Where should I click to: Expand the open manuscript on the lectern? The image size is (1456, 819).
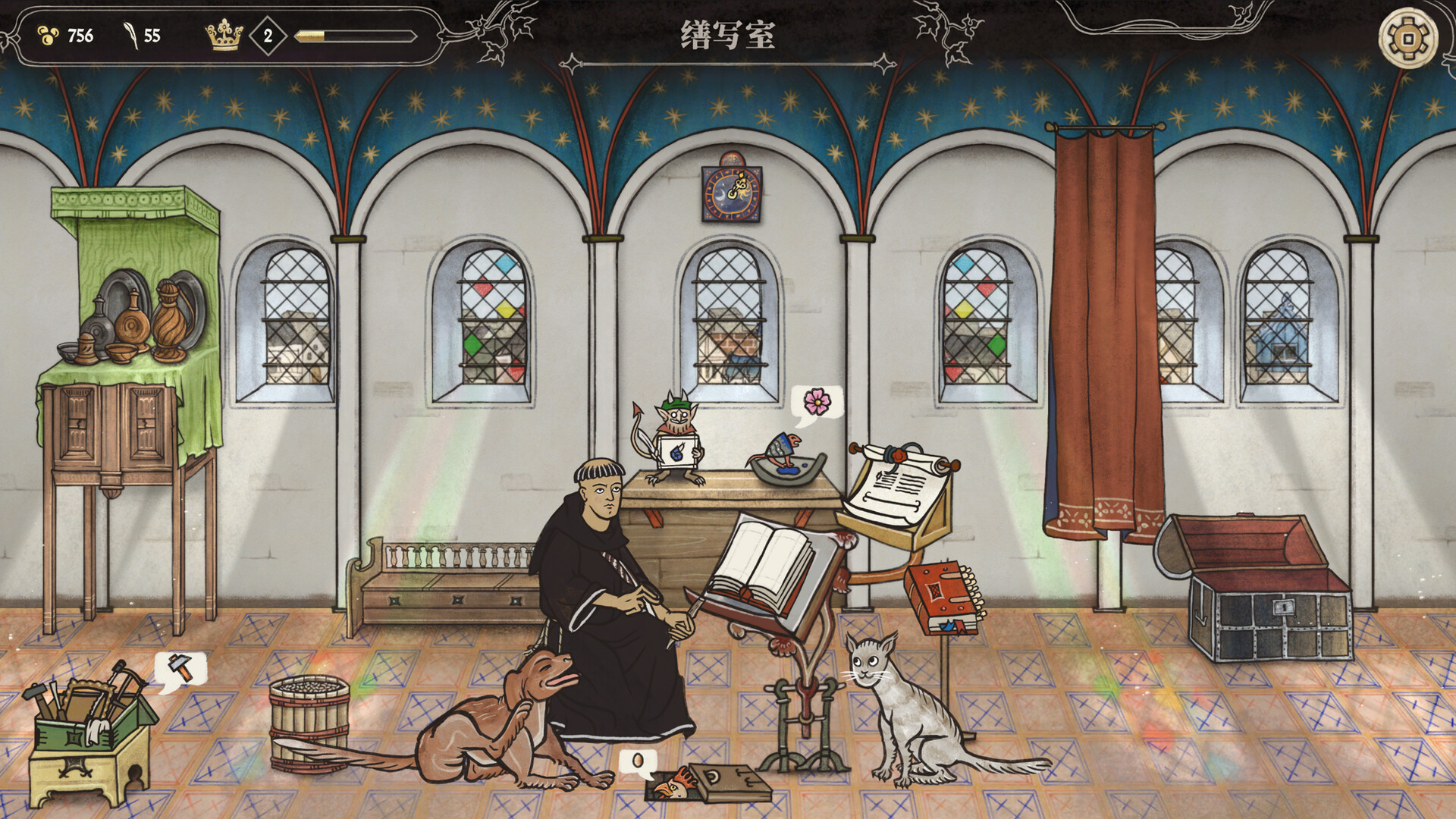coord(766,565)
